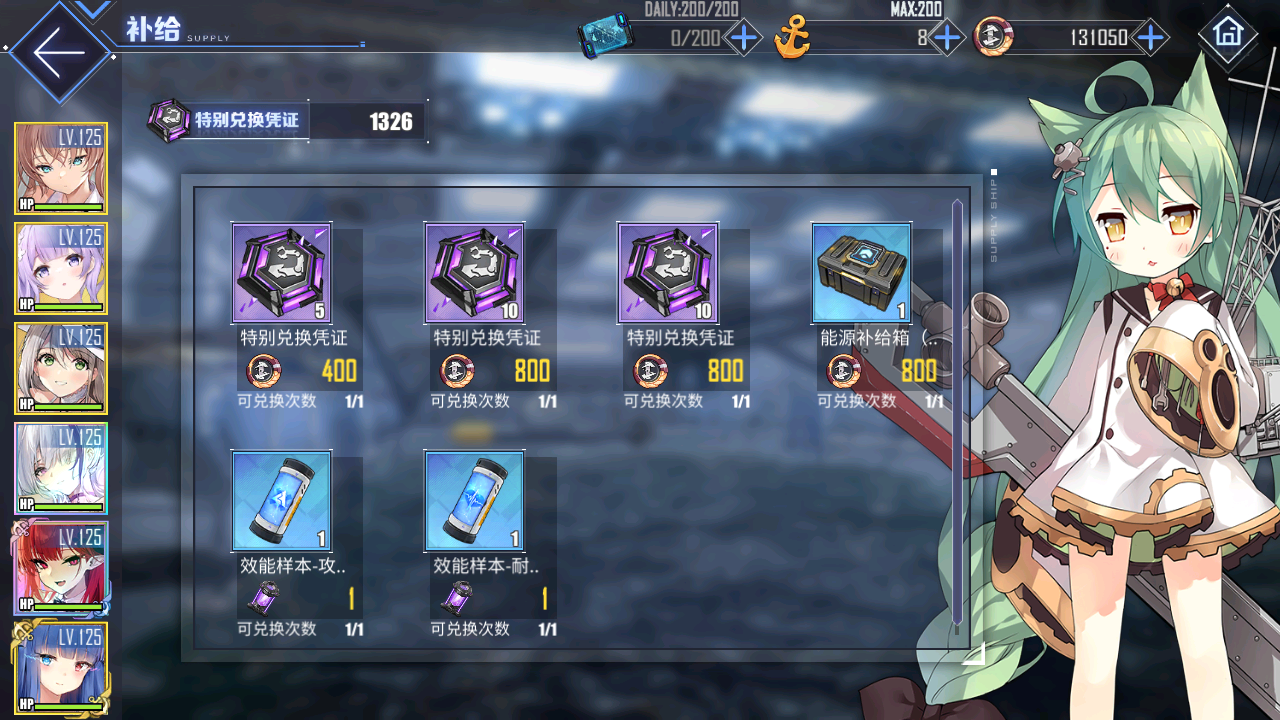Tap the plus beside the anchor count
Viewport: 1280px width, 720px height.
(x=946, y=39)
